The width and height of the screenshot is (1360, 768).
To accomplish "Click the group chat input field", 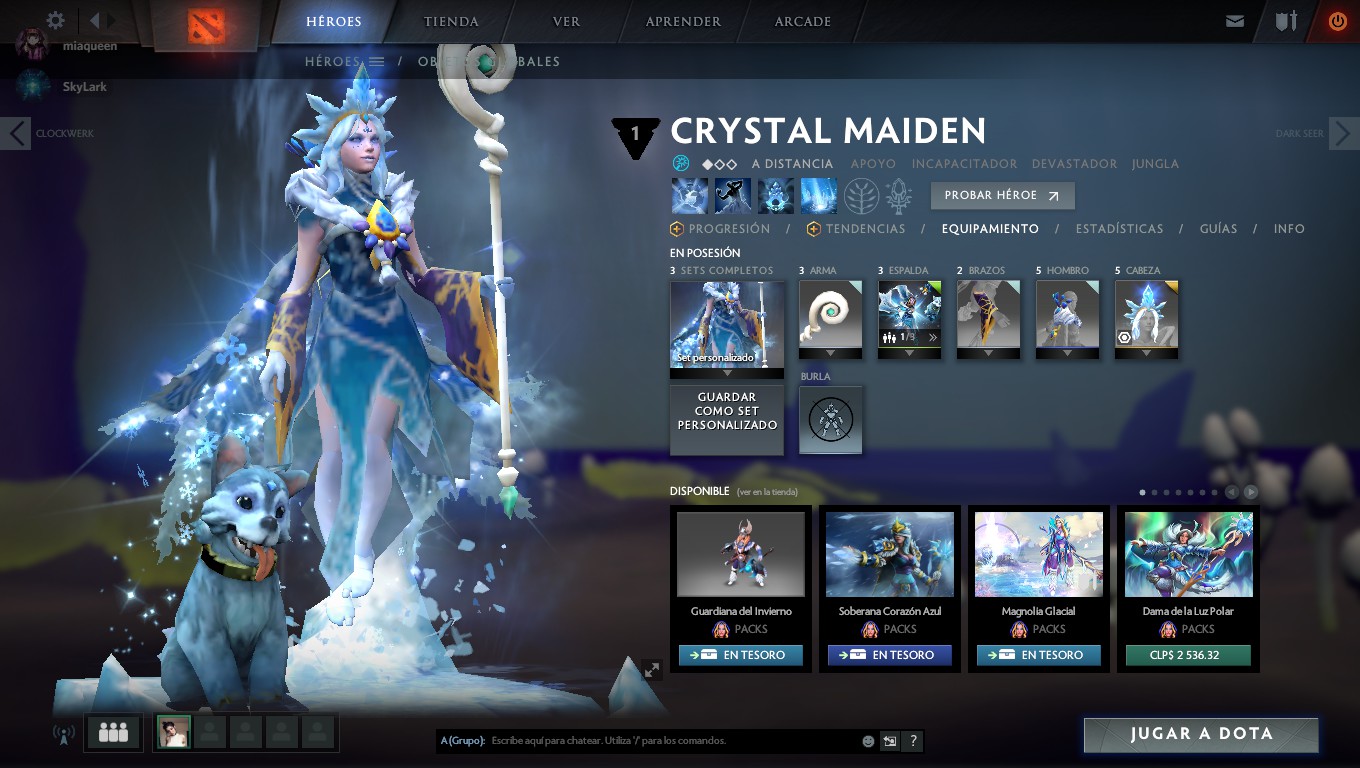I will [x=670, y=741].
